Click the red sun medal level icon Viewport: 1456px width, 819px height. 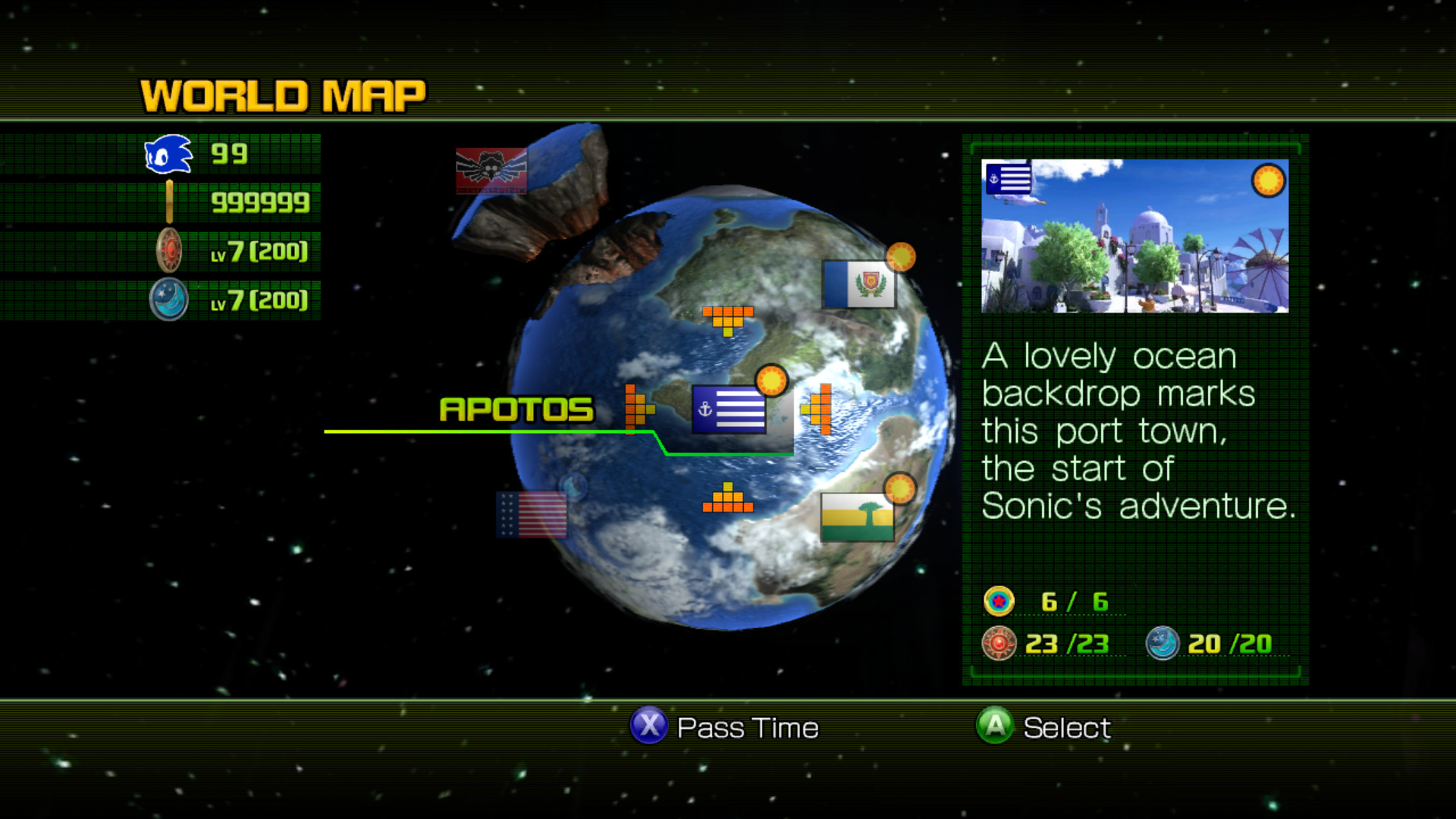point(168,250)
